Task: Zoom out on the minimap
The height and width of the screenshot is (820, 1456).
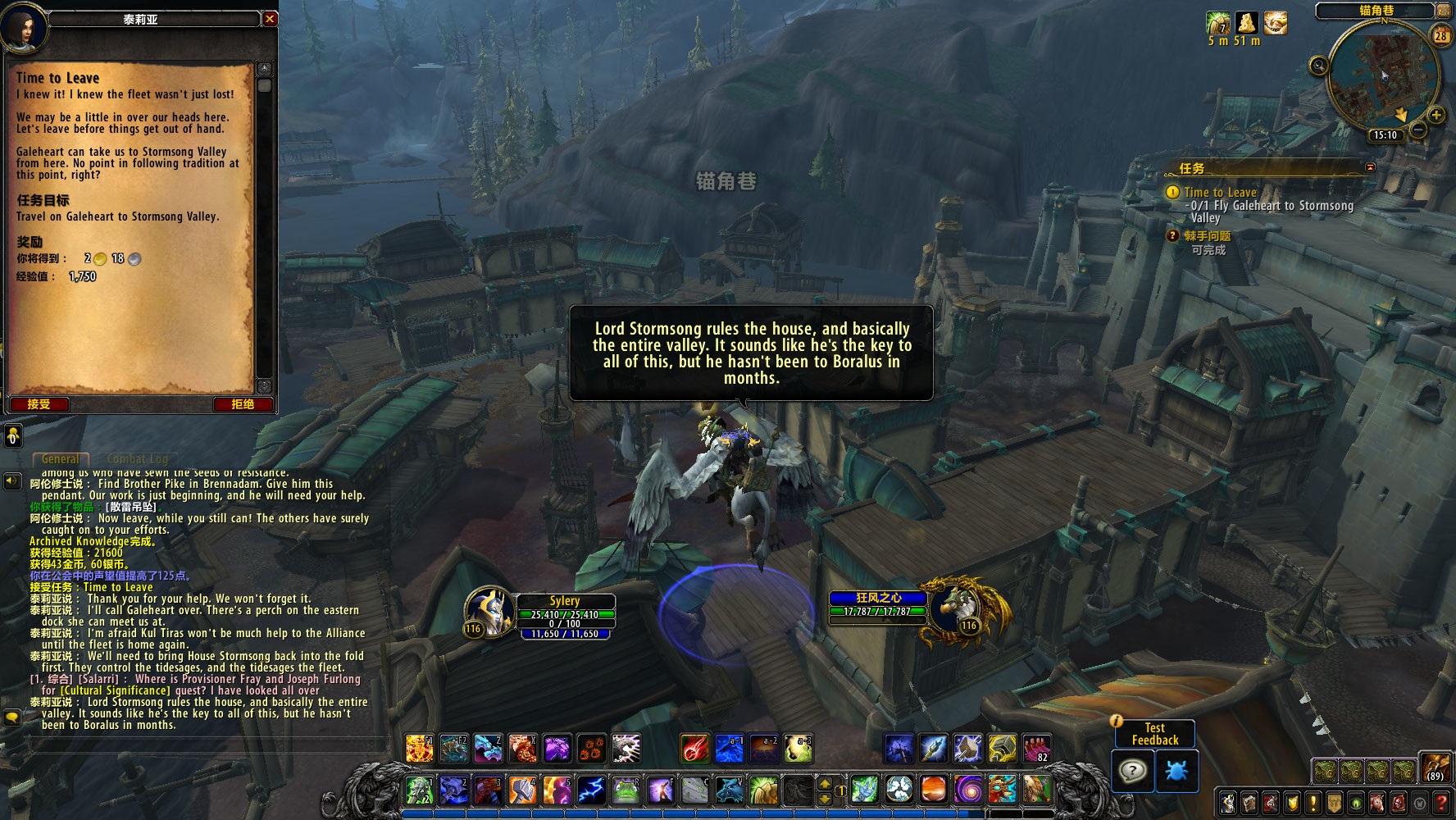Action: tap(1418, 130)
